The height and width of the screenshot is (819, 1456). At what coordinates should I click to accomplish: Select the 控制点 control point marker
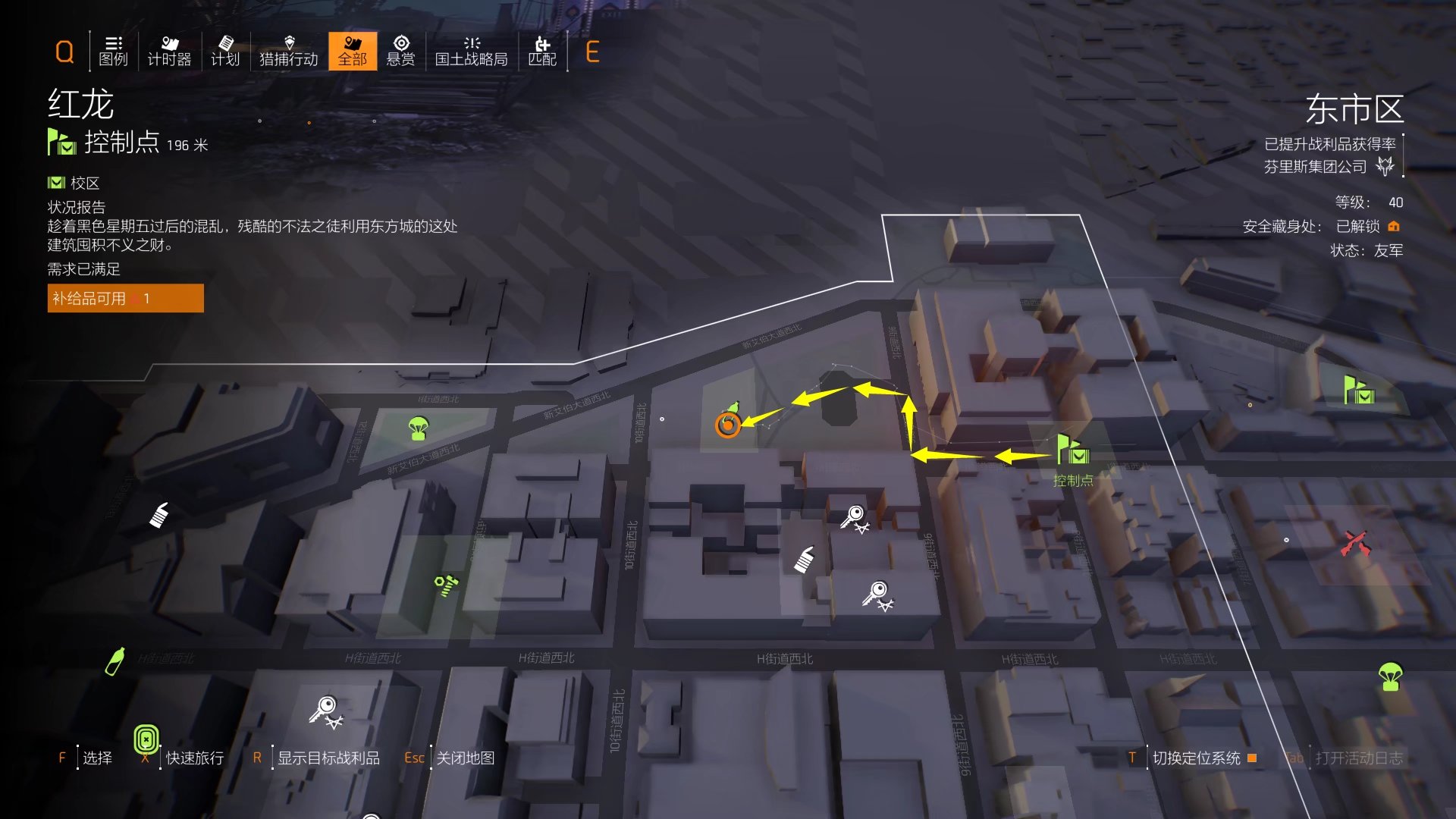(1073, 452)
